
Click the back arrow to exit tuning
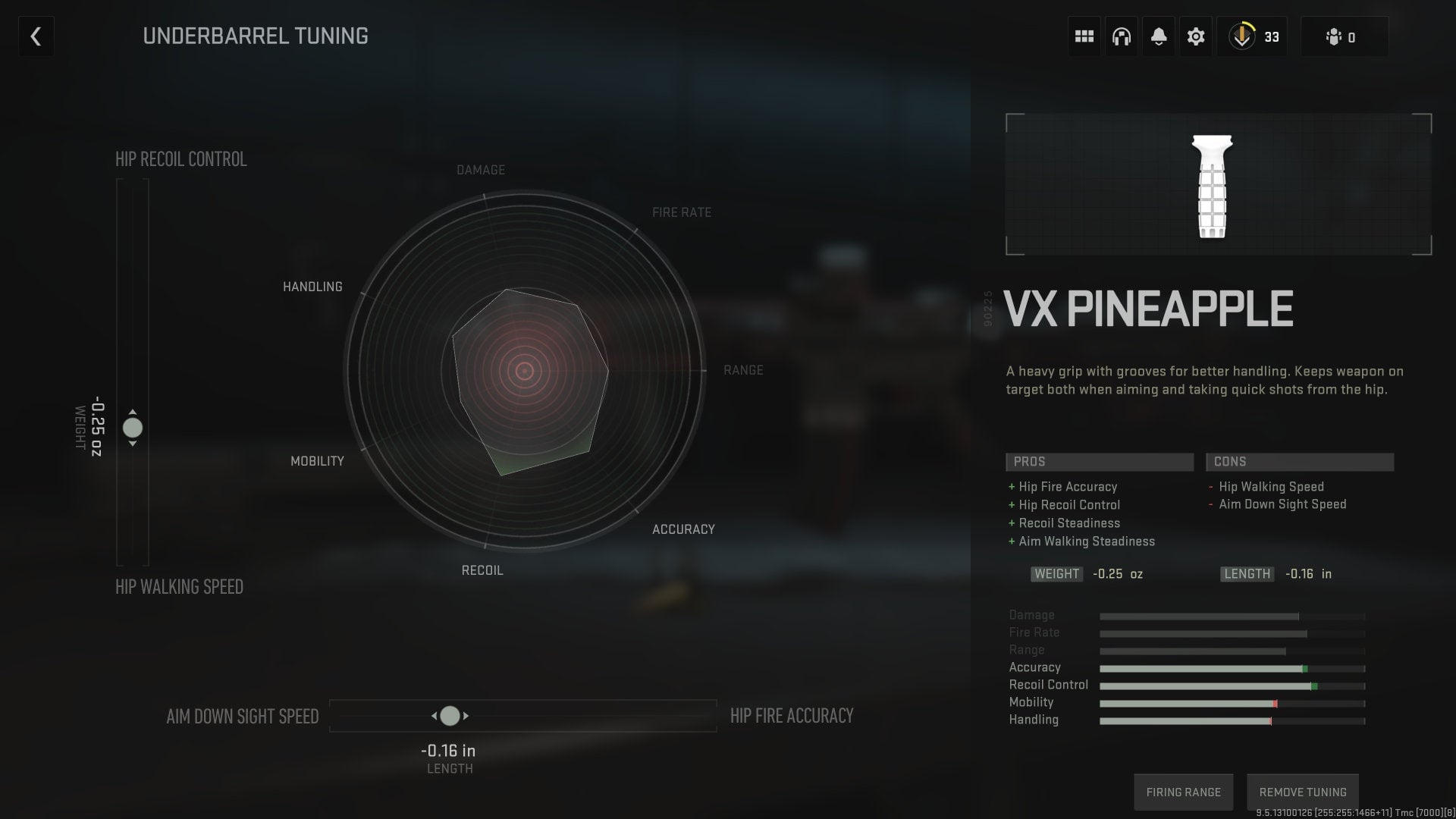coord(35,36)
